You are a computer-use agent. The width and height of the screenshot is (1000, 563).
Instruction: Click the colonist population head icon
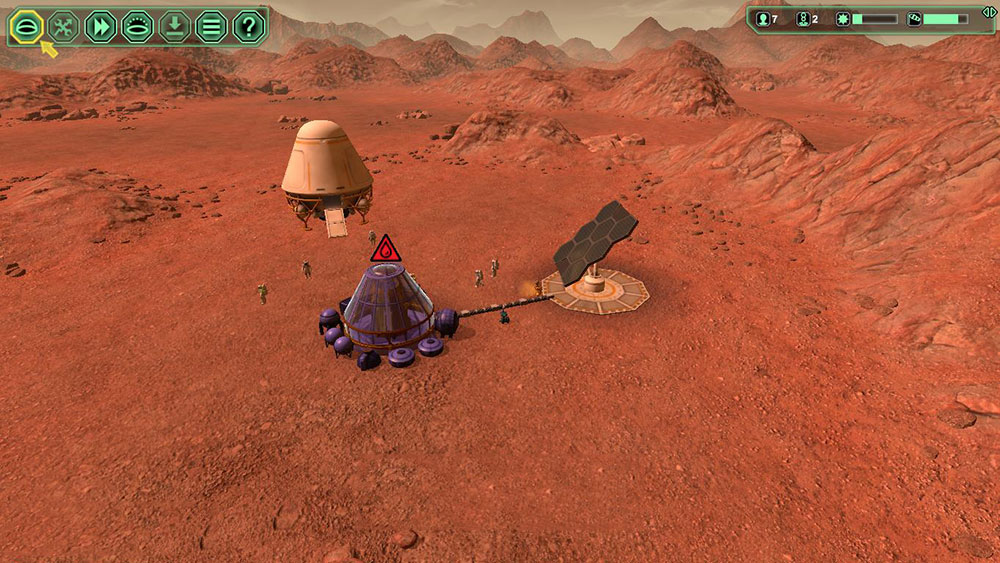point(763,19)
